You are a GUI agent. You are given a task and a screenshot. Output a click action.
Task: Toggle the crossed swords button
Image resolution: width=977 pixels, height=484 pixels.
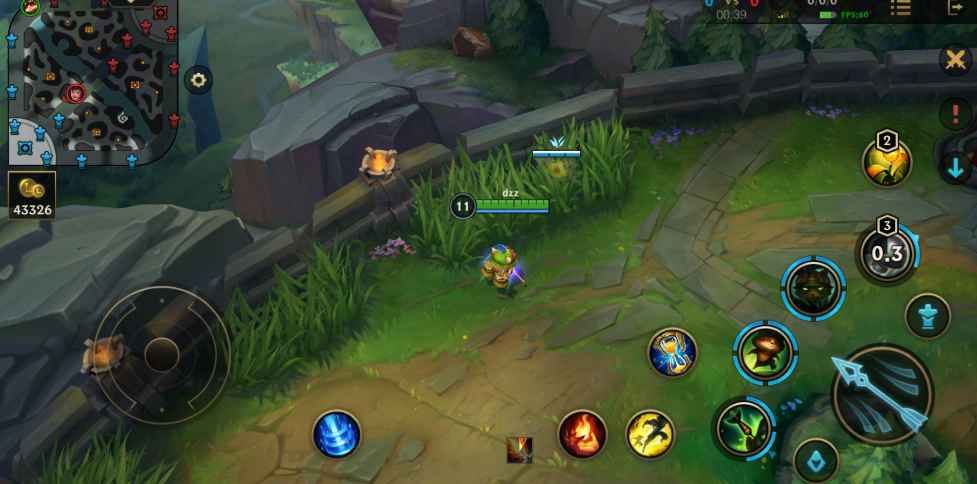955,59
